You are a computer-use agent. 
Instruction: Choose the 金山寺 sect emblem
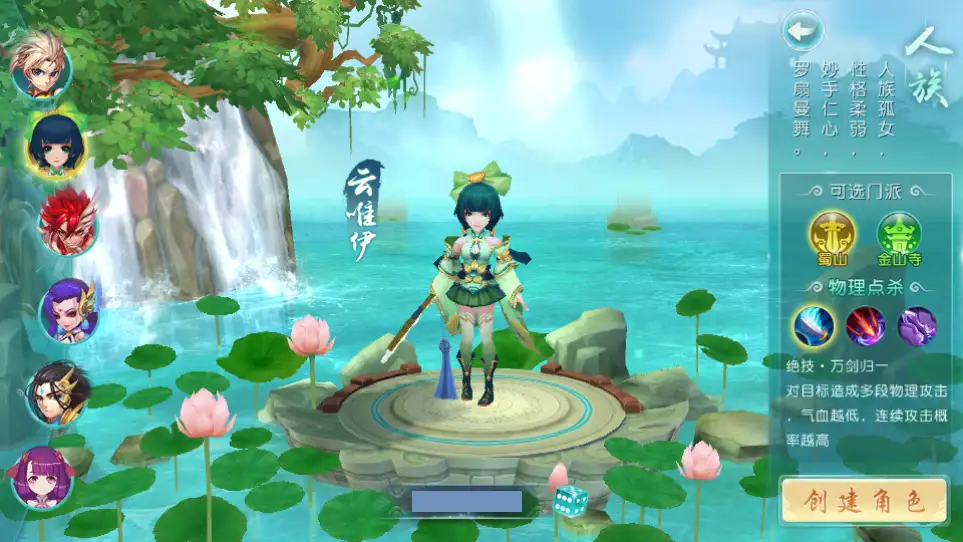click(899, 236)
